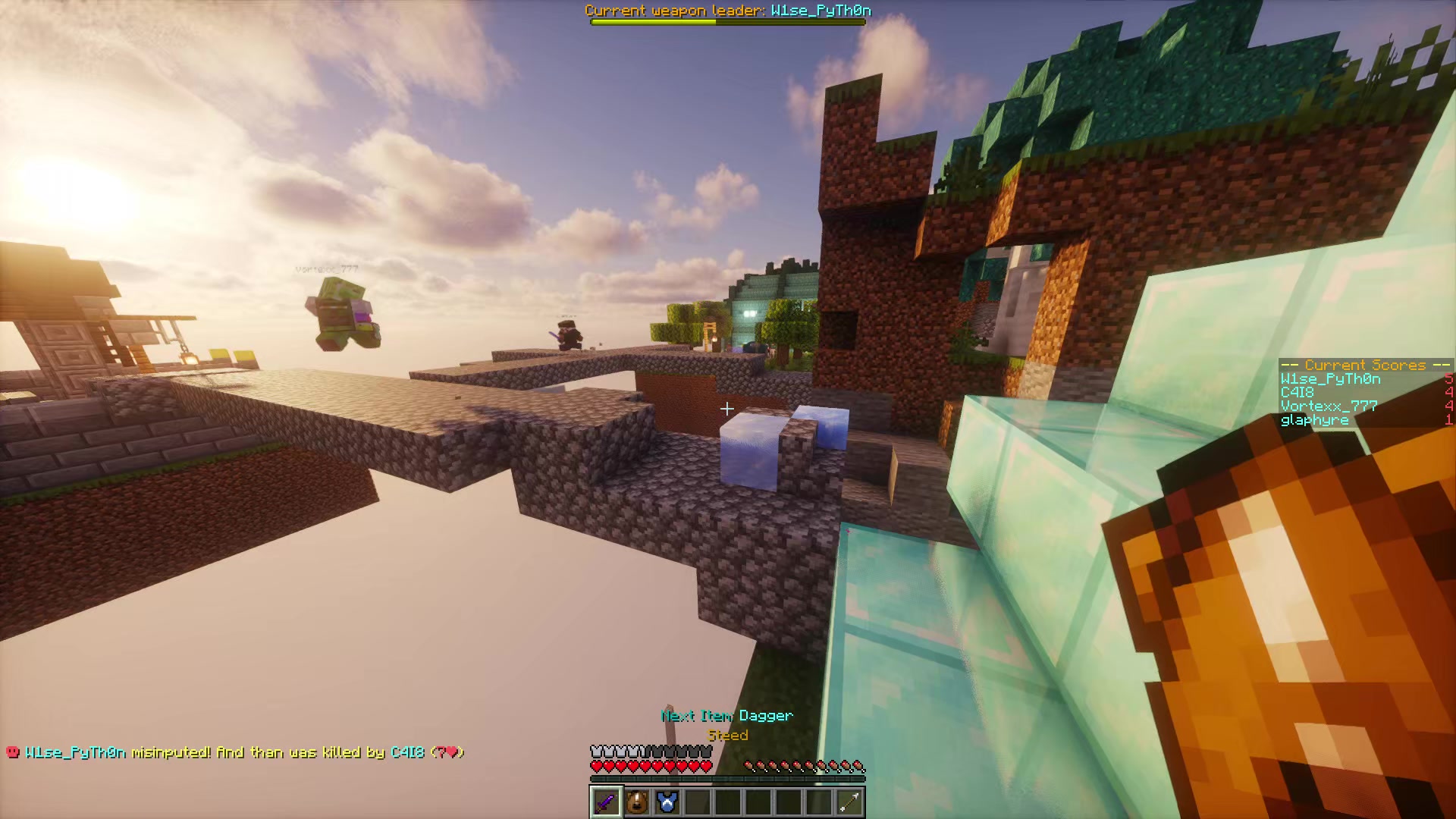Select the arrow in the last hotbar slot
The image size is (1456, 819).
click(x=849, y=803)
